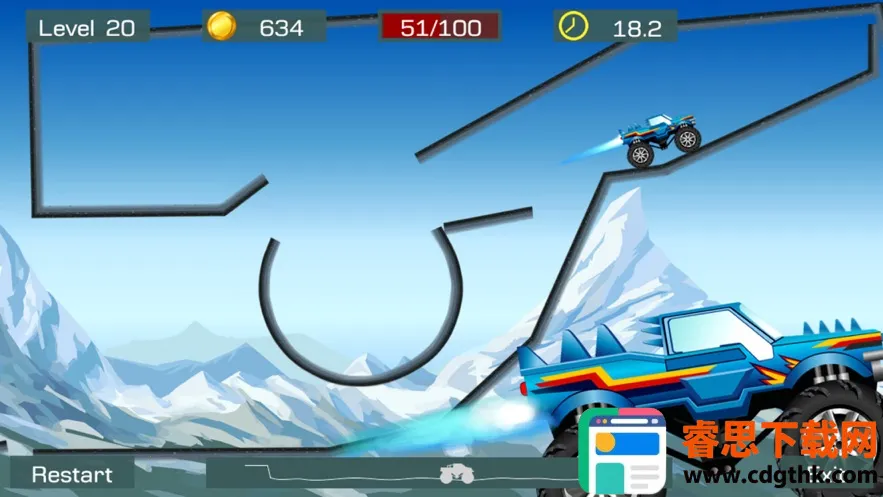Restart the current level
The image size is (883, 497).
pyautogui.click(x=72, y=474)
